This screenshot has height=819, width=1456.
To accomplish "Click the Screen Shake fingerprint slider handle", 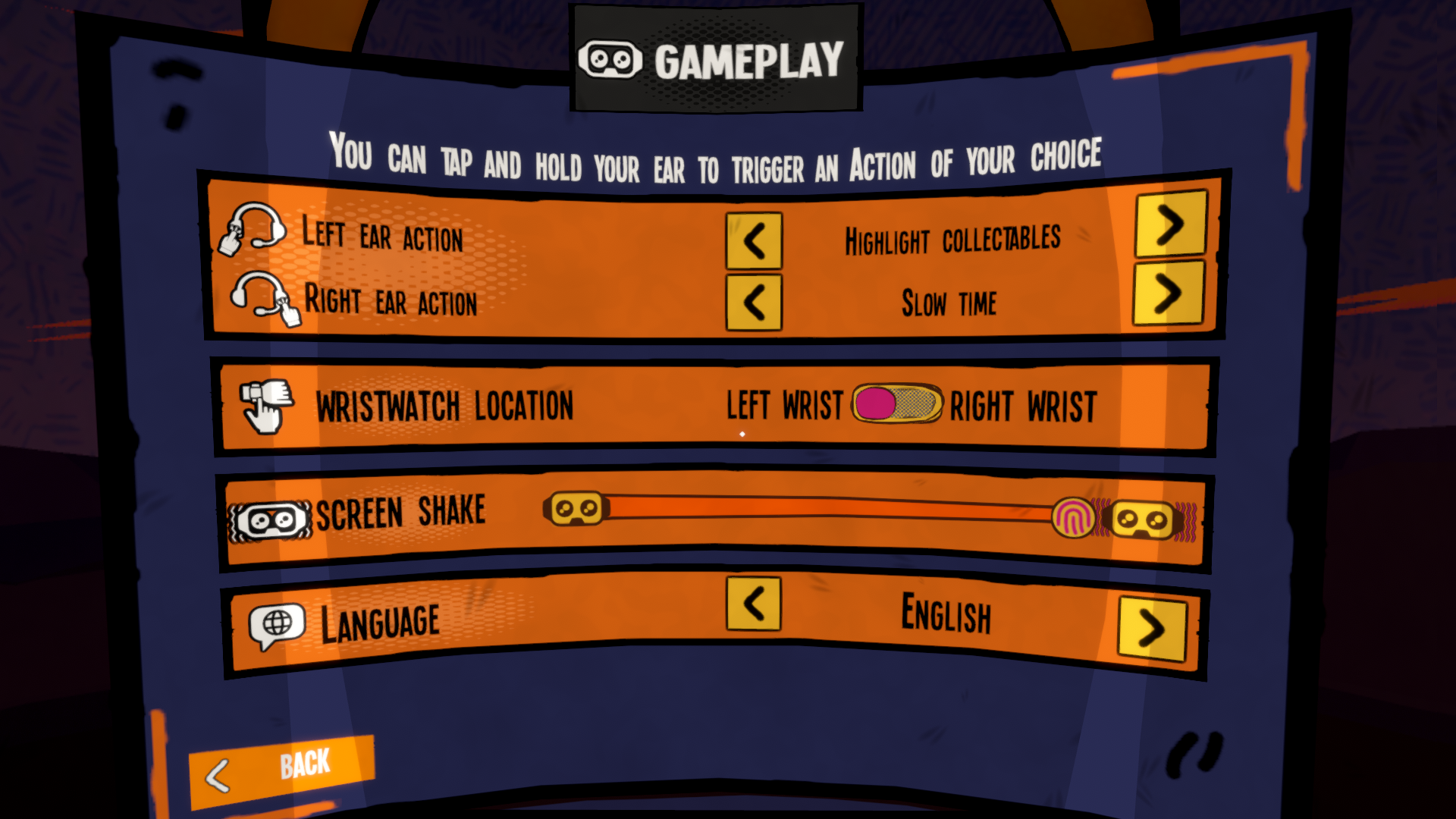I will pos(1073,518).
